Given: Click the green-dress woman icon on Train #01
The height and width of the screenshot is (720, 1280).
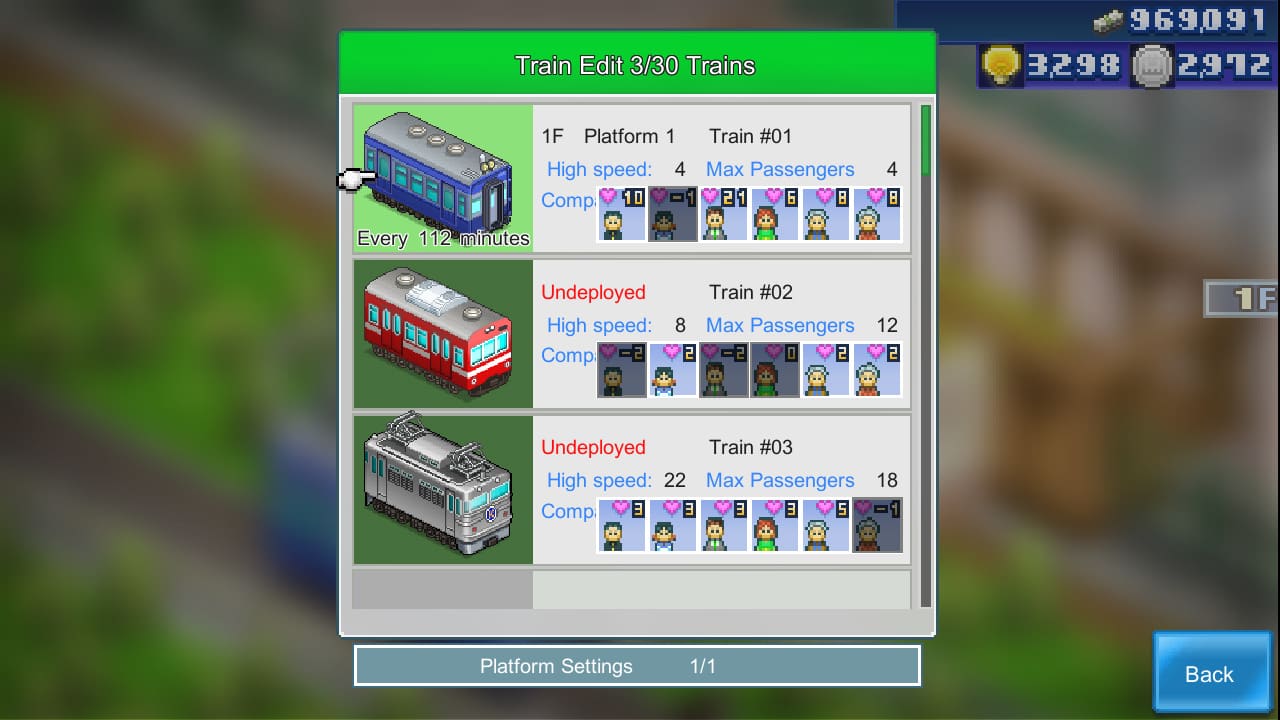Looking at the screenshot, I should [x=775, y=215].
